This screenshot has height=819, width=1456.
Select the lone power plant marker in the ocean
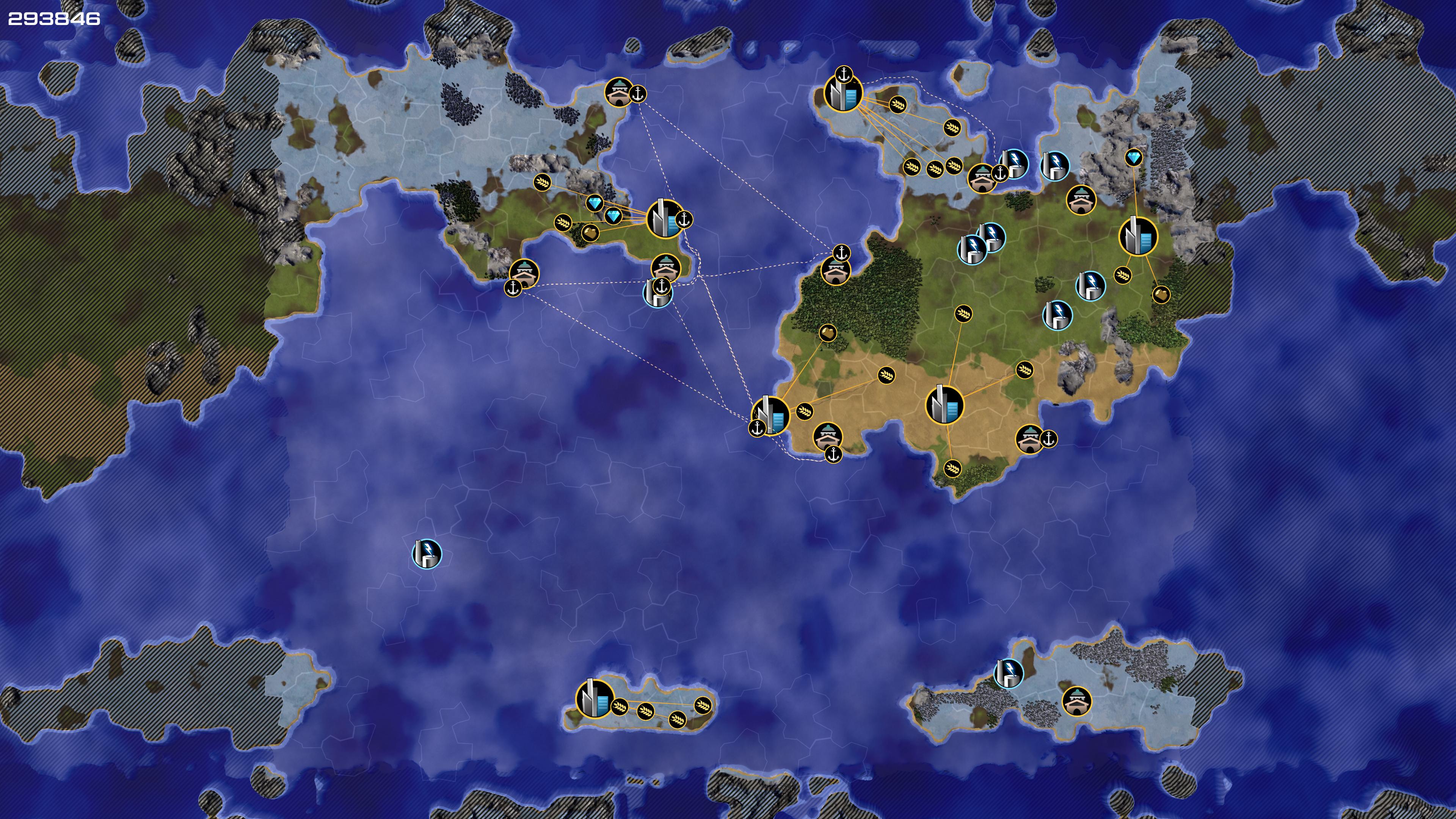(x=427, y=553)
